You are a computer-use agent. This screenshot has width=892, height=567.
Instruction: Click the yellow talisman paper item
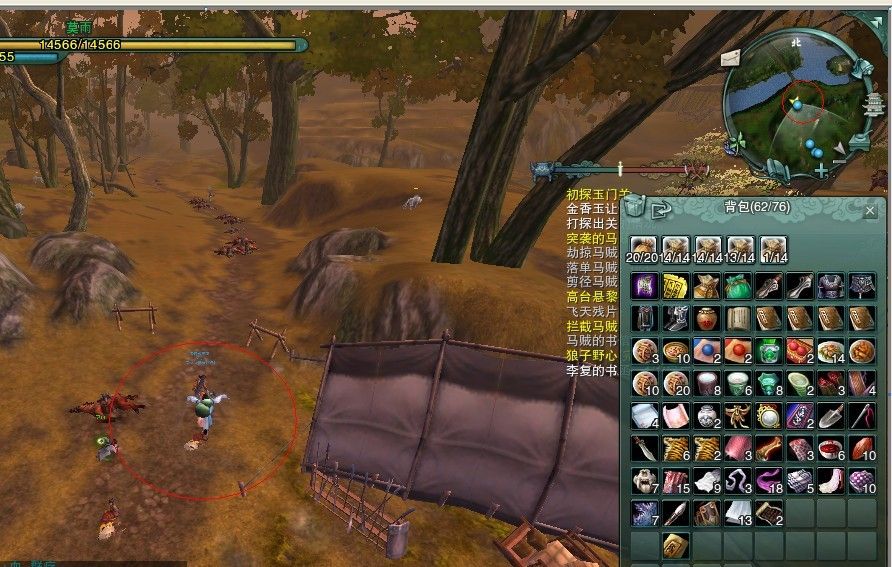(x=675, y=287)
